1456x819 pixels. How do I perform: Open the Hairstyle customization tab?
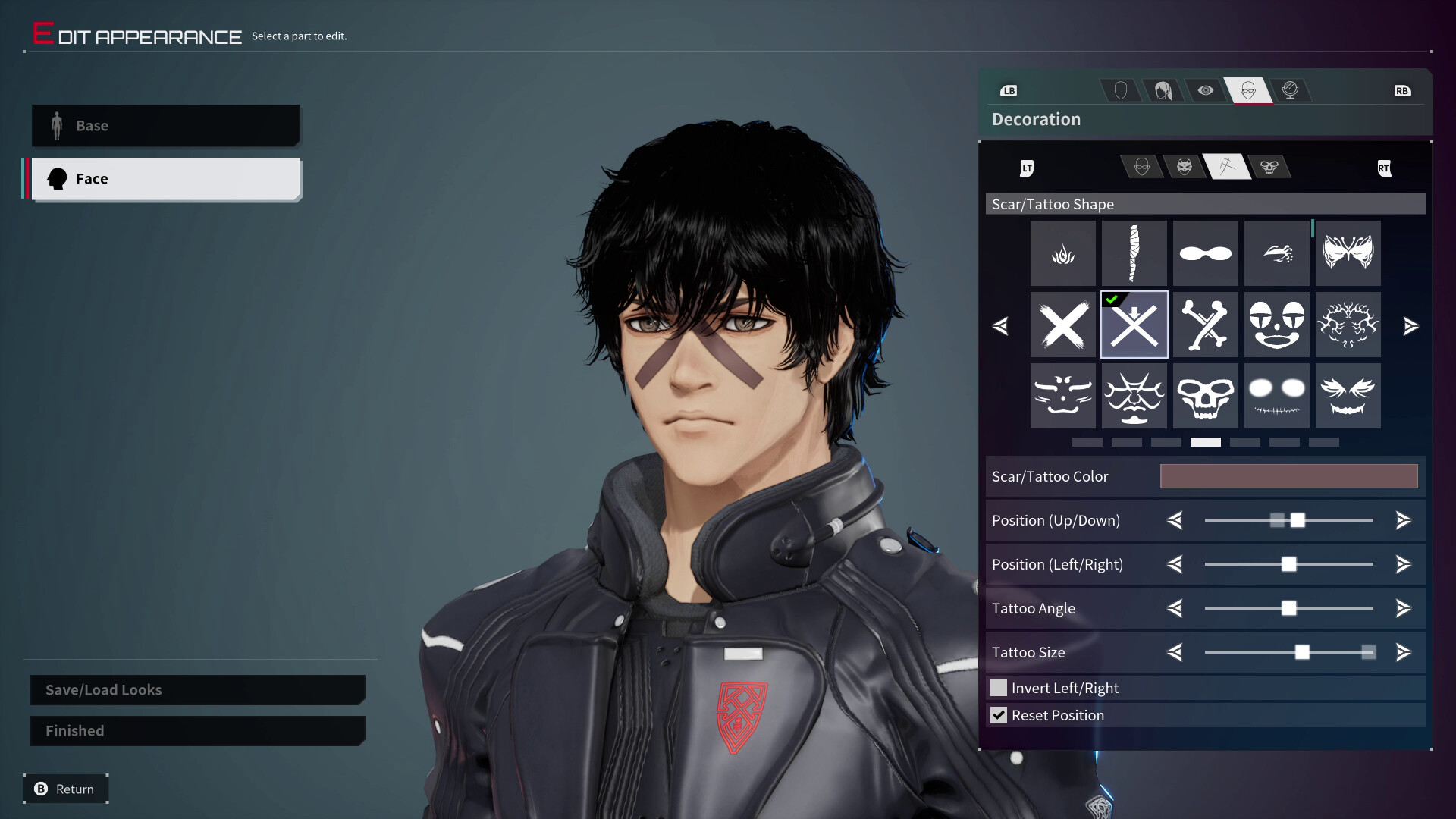1163,90
